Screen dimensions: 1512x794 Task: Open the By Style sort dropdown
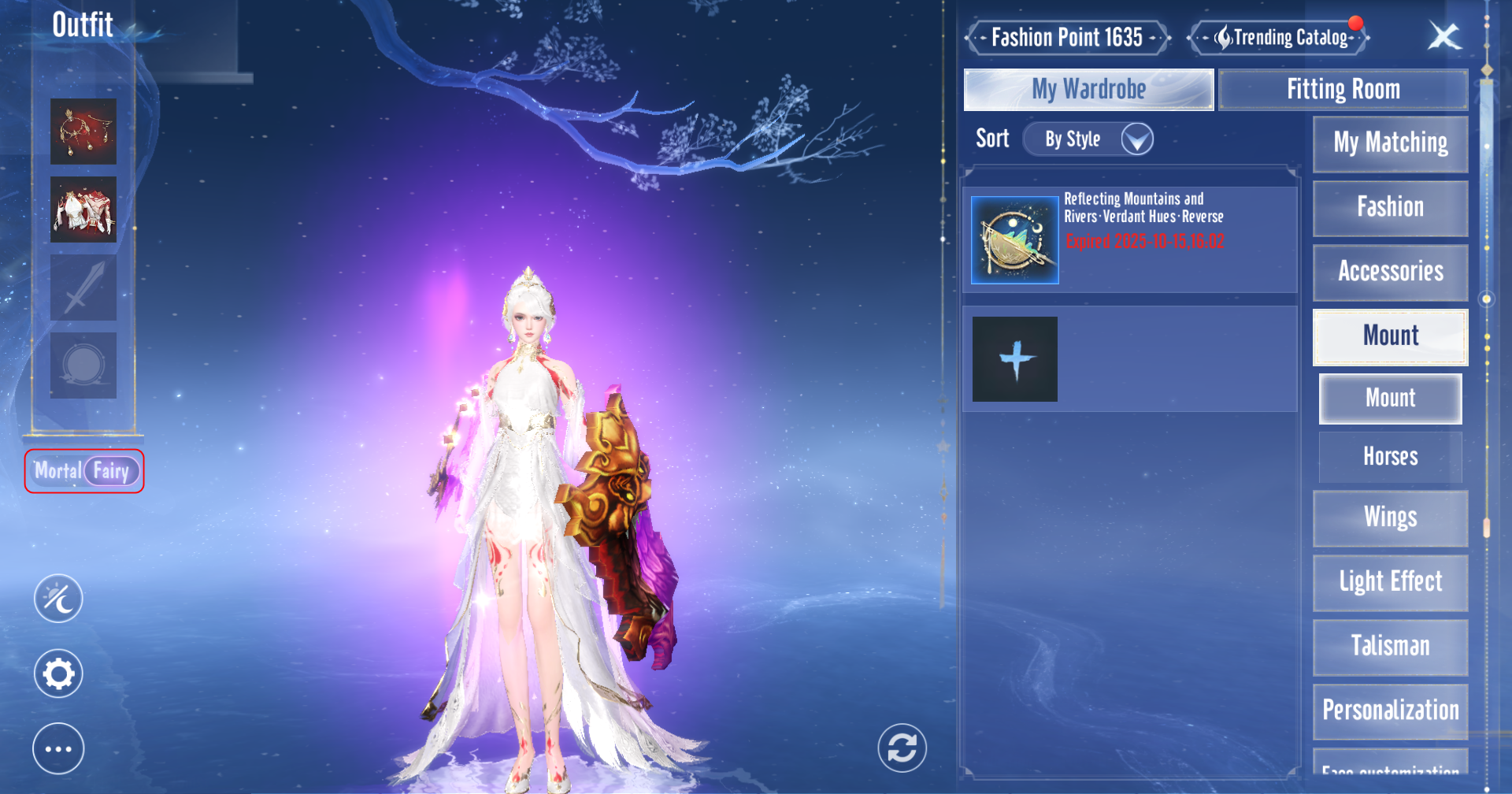1090,139
